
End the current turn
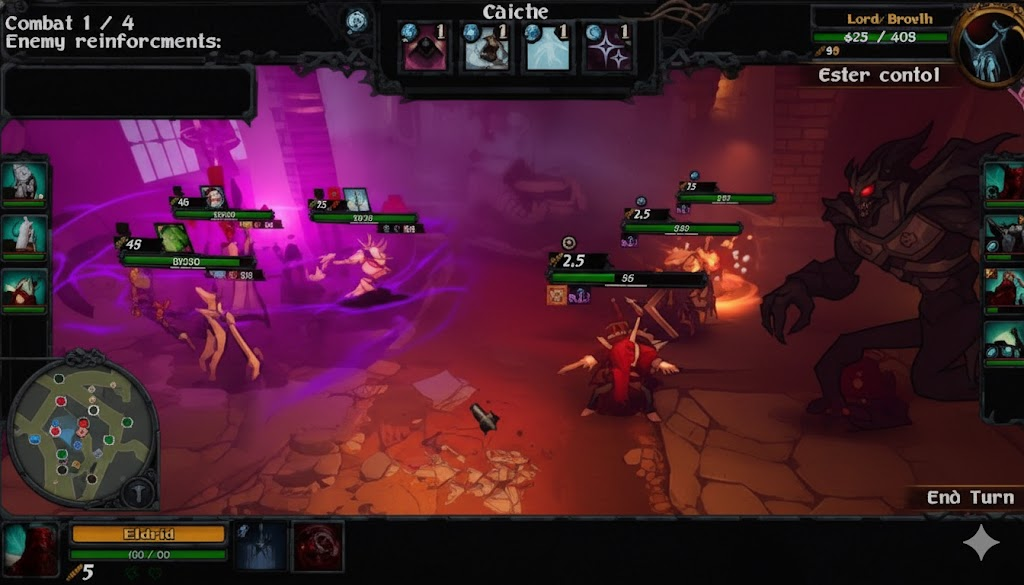[x=966, y=498]
